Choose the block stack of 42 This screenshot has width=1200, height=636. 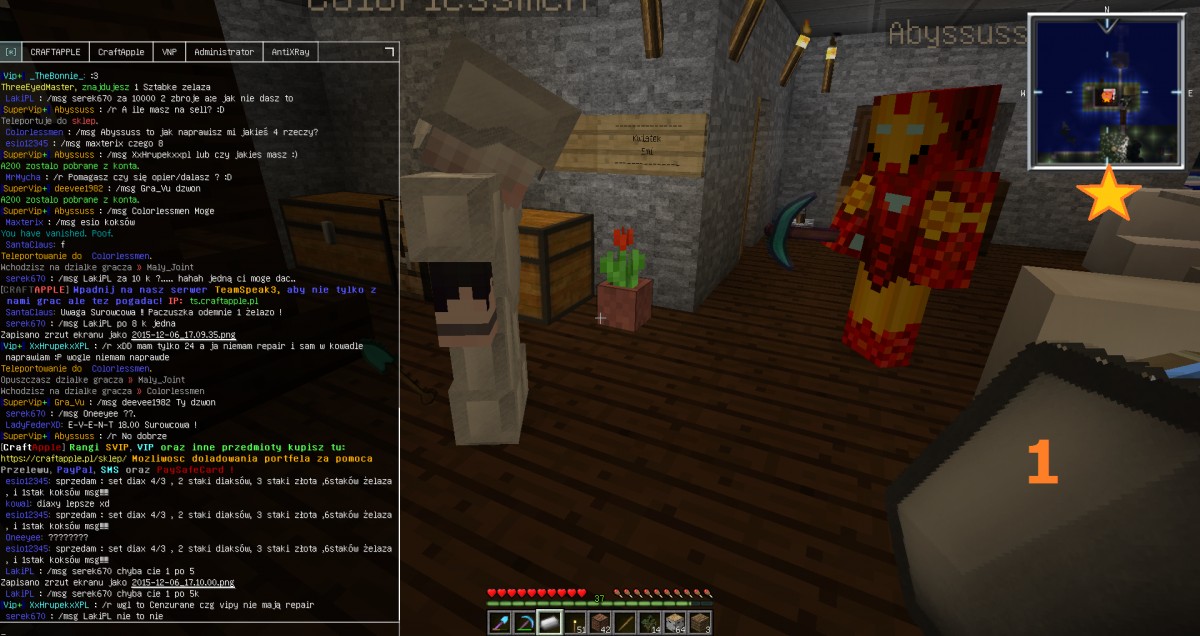(x=599, y=623)
